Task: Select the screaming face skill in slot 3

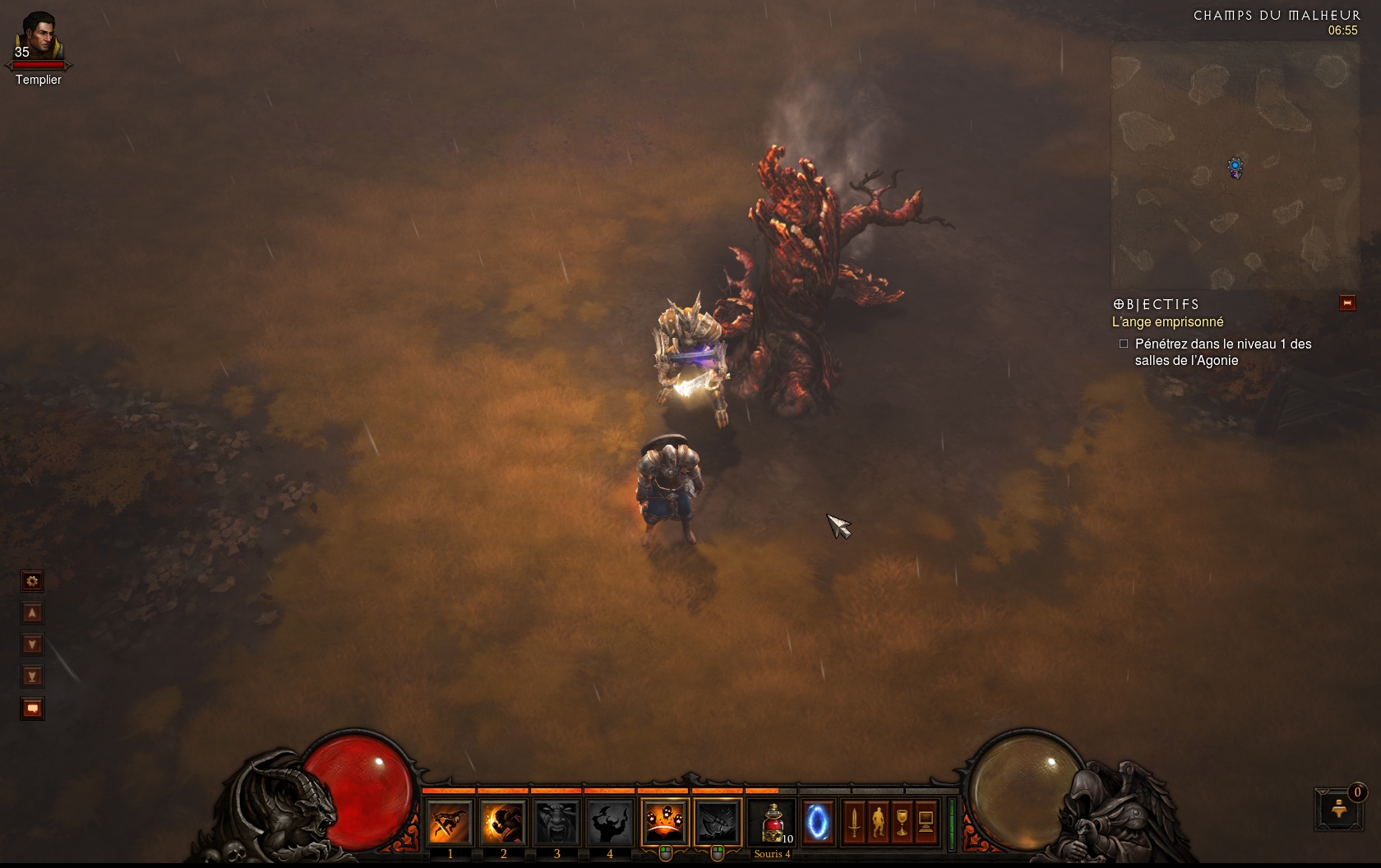Action: pos(557,822)
